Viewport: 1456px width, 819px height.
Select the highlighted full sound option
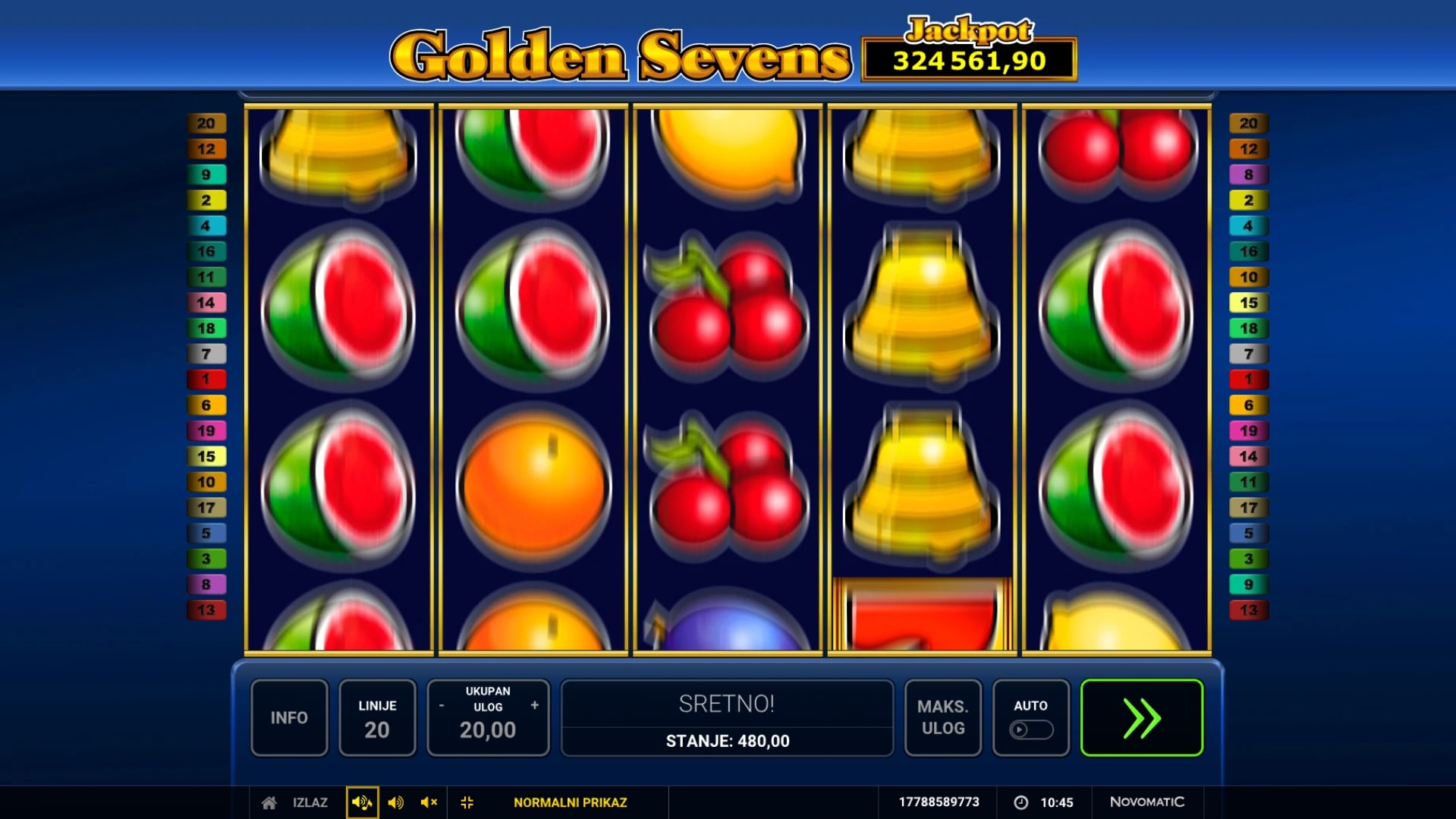click(362, 802)
